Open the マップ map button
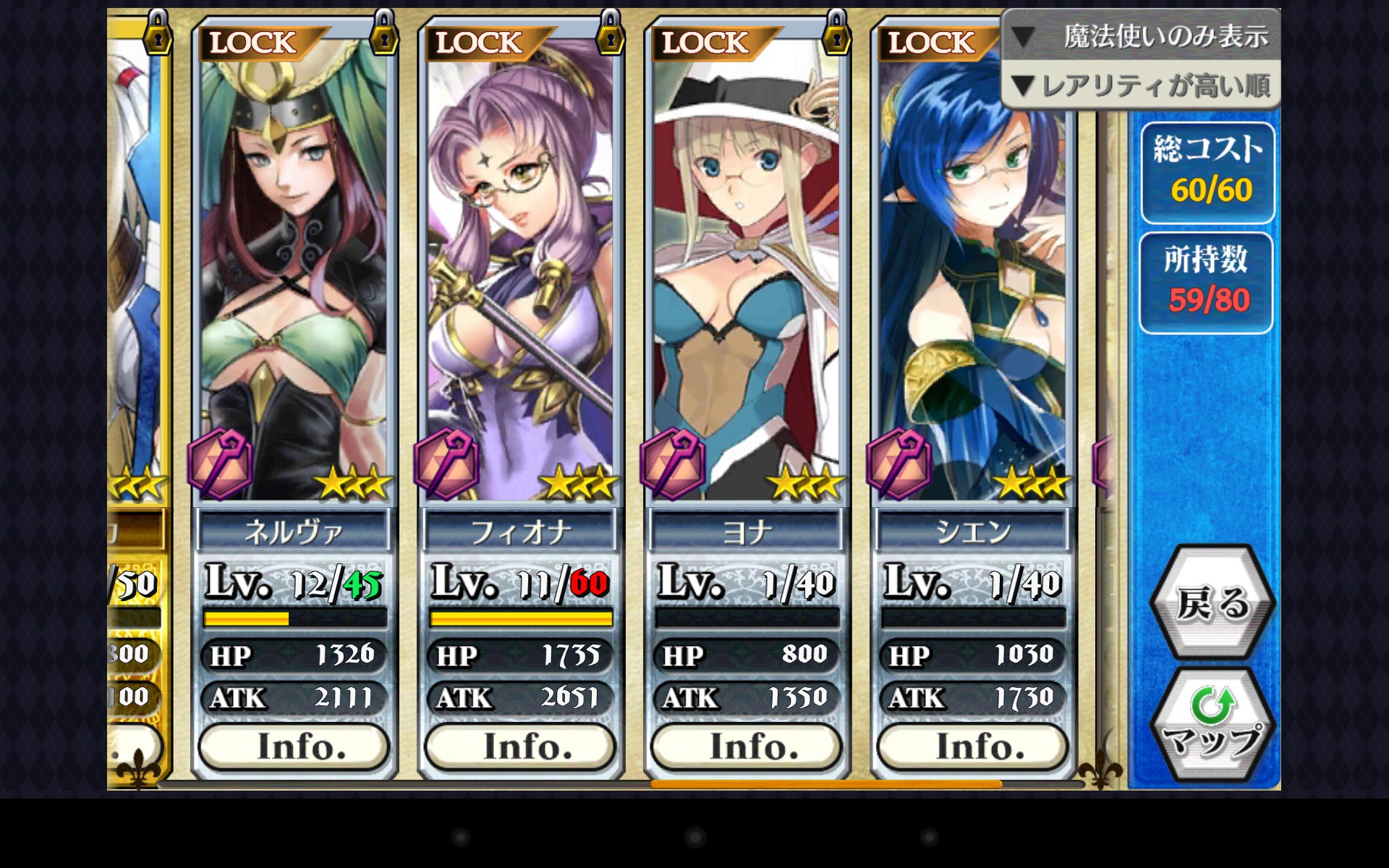This screenshot has height=868, width=1389. tap(1212, 726)
